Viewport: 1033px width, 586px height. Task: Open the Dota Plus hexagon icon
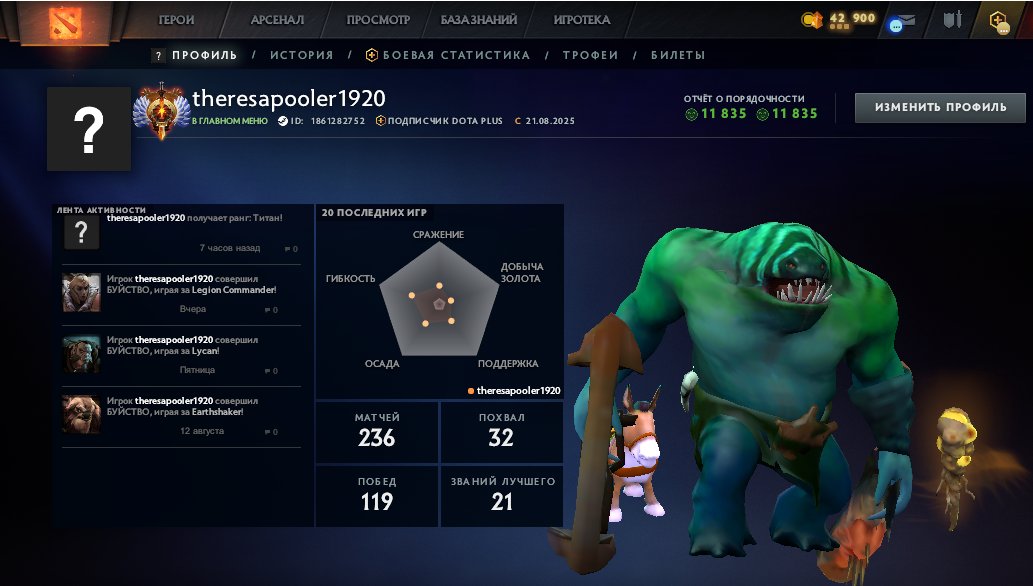[x=999, y=21]
